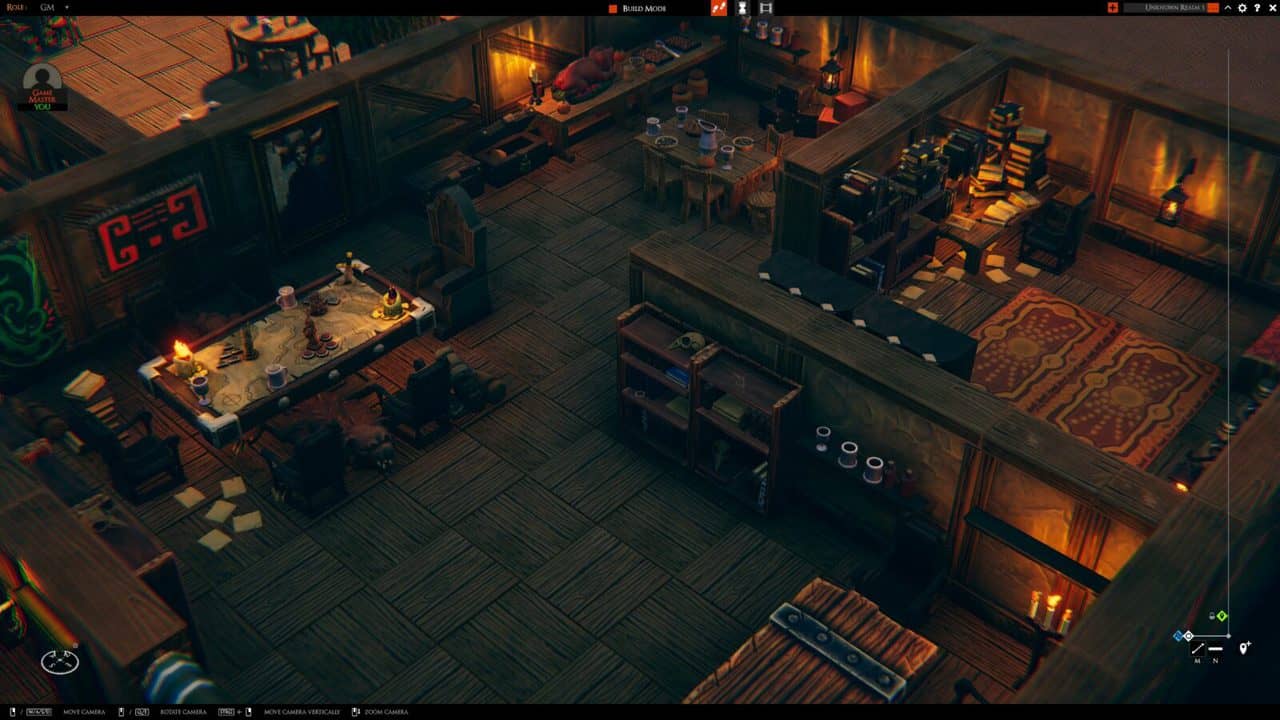Screen dimensions: 1280x720
Task: Click the Build Mode label in the top bar
Action: [645, 8]
